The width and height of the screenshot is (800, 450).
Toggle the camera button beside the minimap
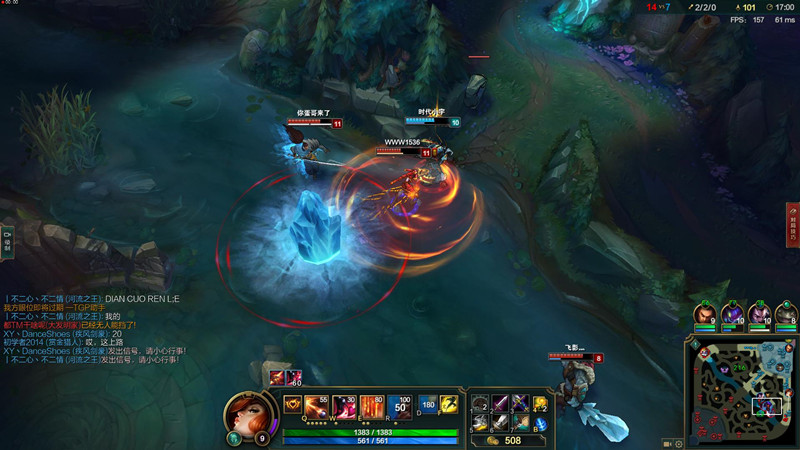[x=666, y=442]
